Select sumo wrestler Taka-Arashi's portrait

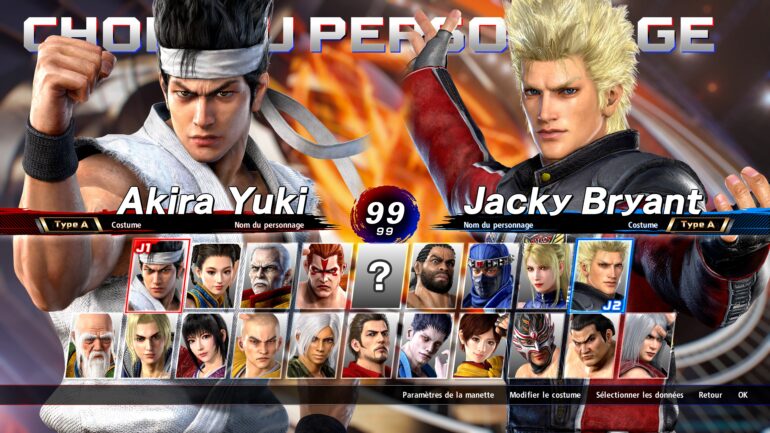pyautogui.click(x=589, y=346)
